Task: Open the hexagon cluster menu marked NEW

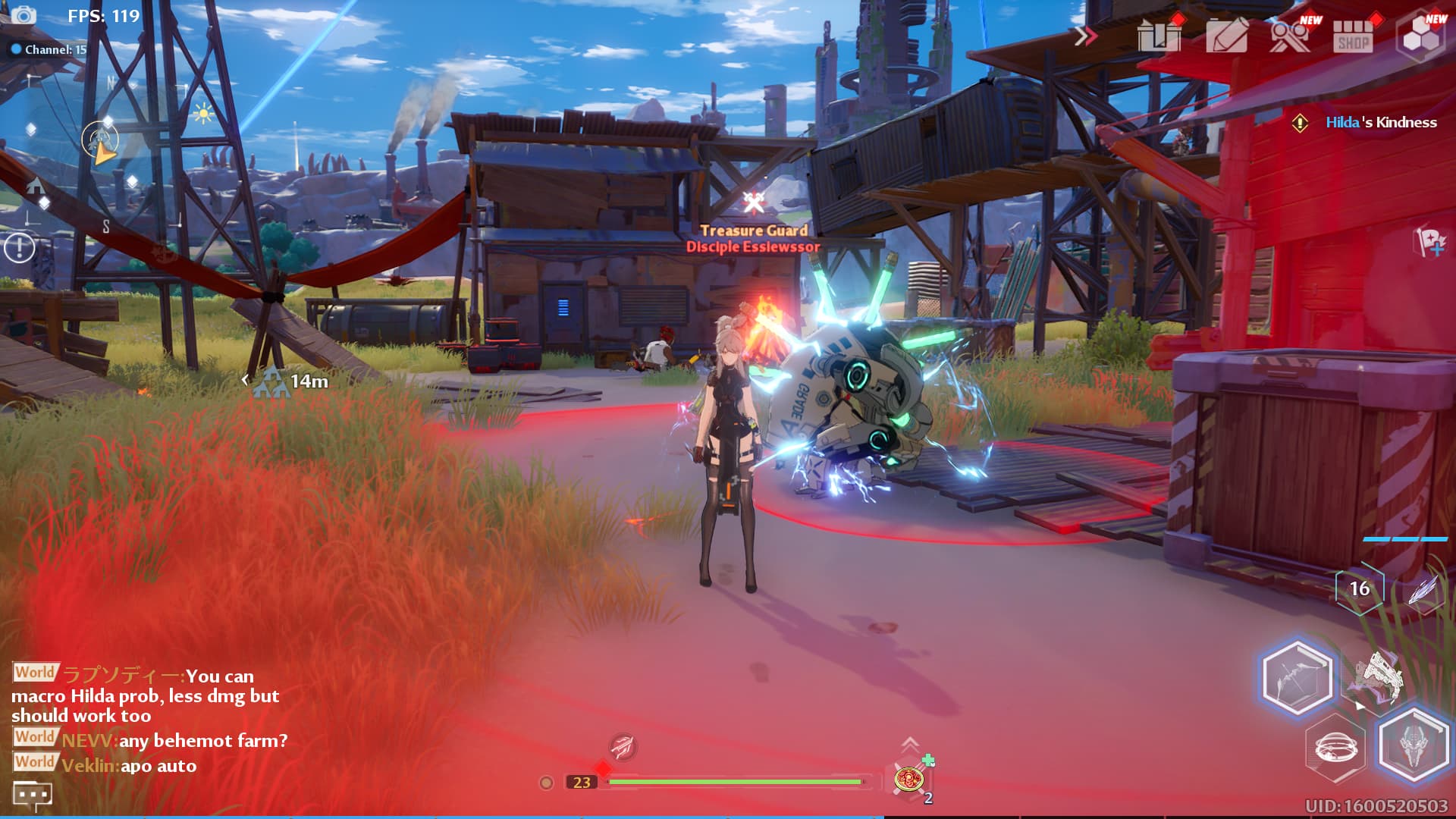Action: tap(1420, 36)
